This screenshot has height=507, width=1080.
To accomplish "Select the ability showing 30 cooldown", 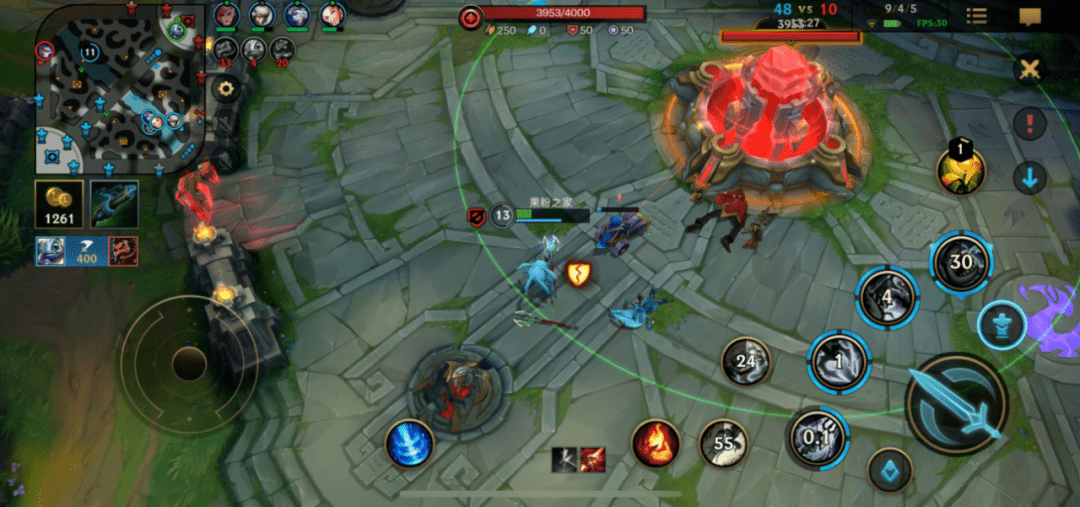I will 961,262.
